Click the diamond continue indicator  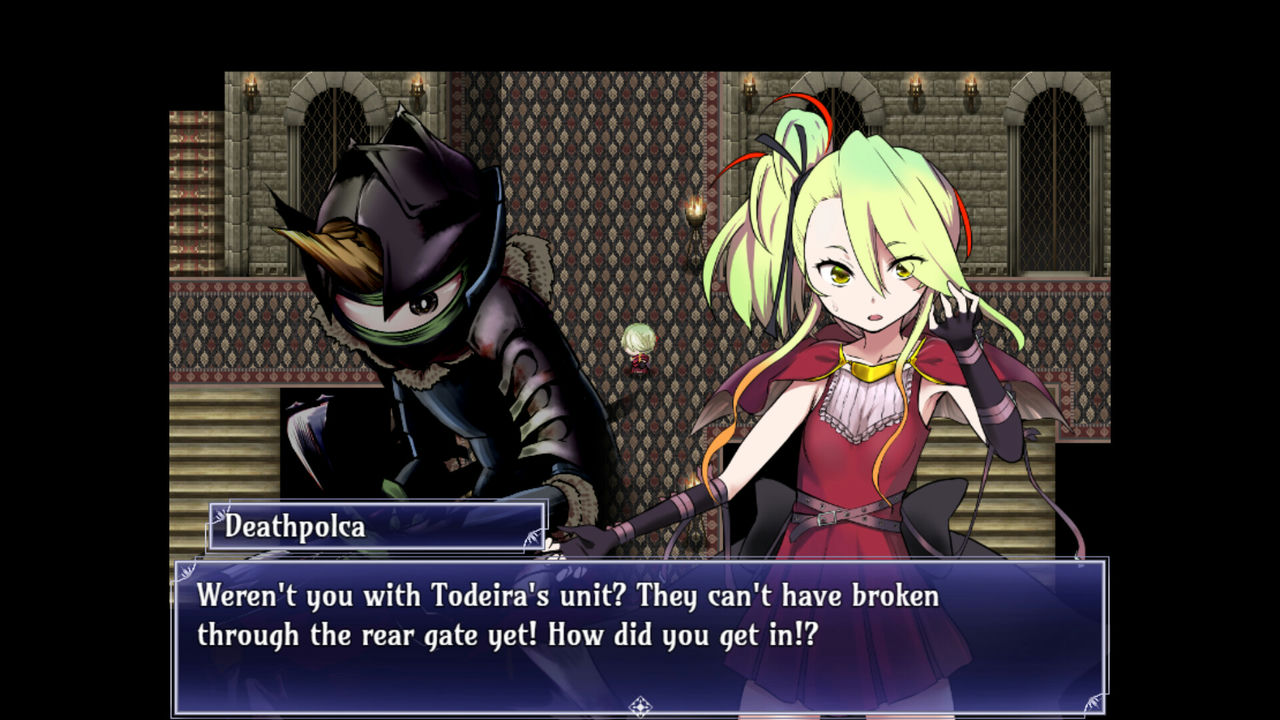pyautogui.click(x=640, y=707)
